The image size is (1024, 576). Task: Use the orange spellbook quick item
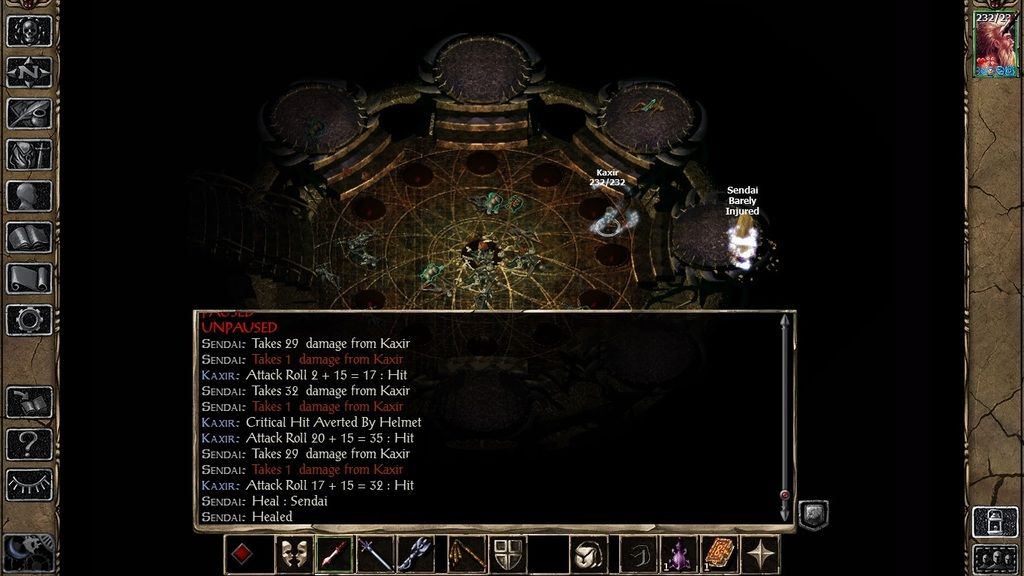[719, 554]
